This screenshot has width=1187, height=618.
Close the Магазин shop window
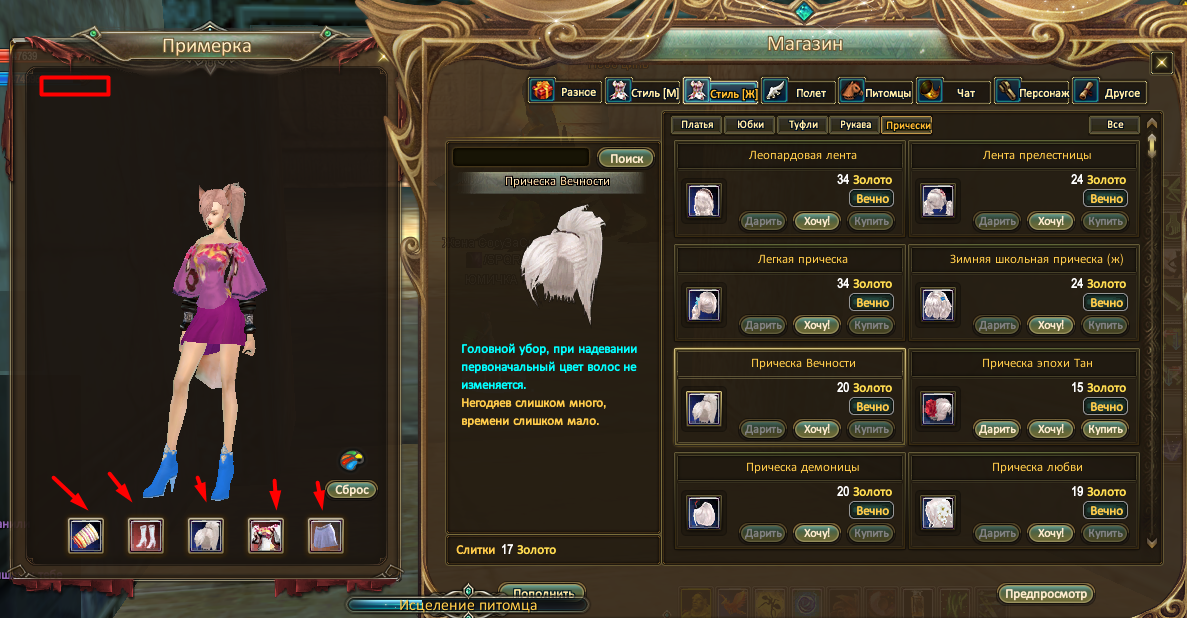[1161, 63]
